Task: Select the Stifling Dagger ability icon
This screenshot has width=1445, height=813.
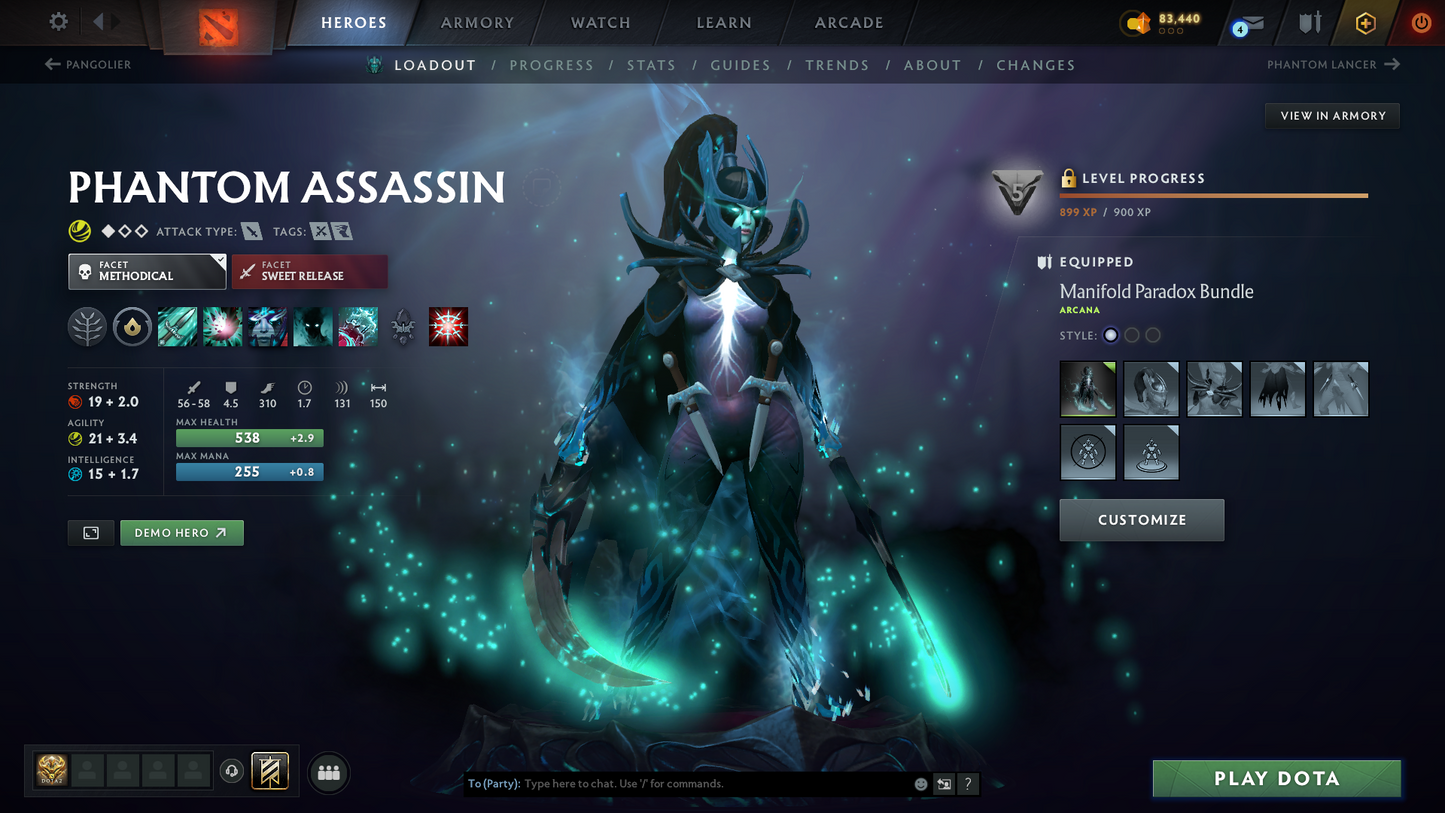Action: click(x=177, y=326)
